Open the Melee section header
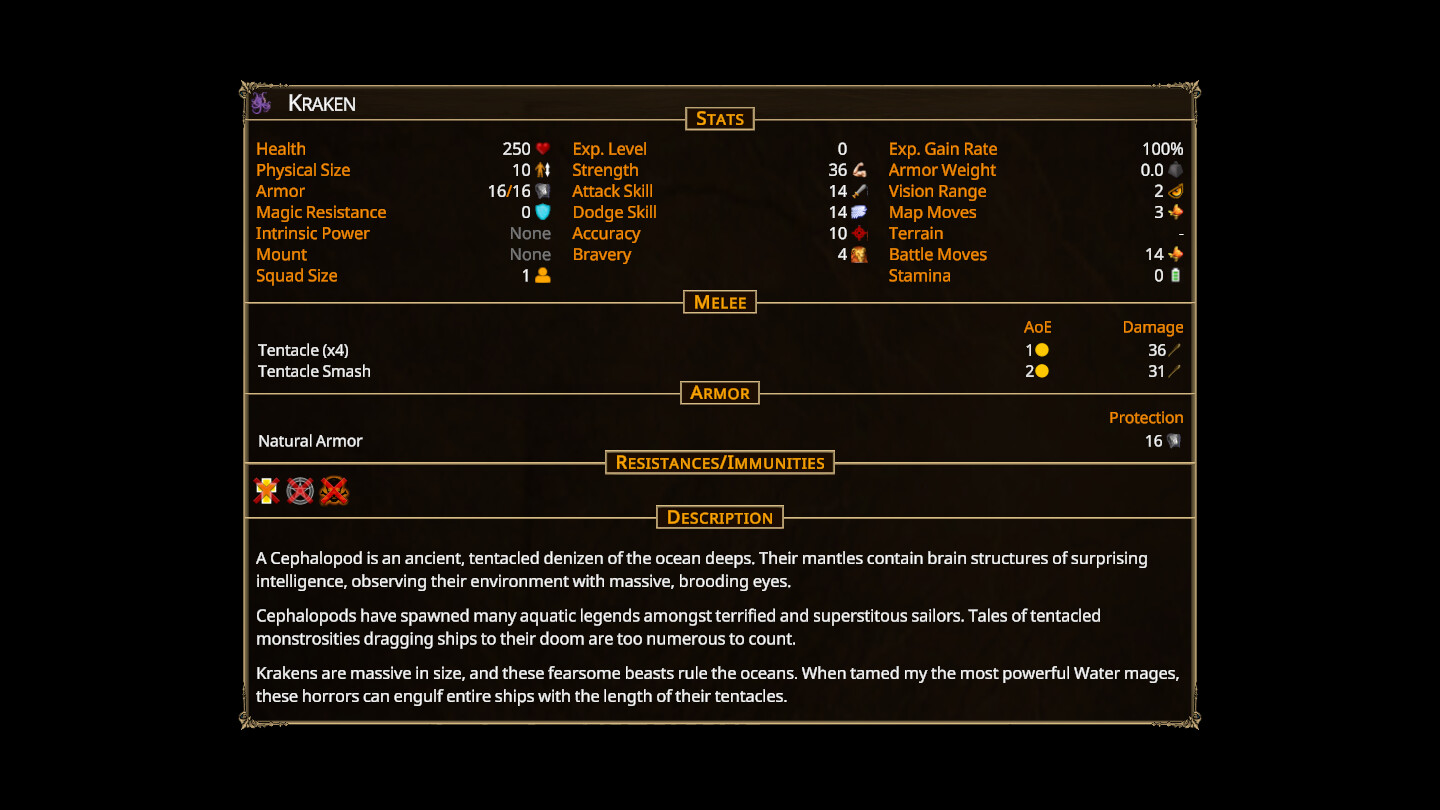Image resolution: width=1440 pixels, height=810 pixels. coord(719,302)
